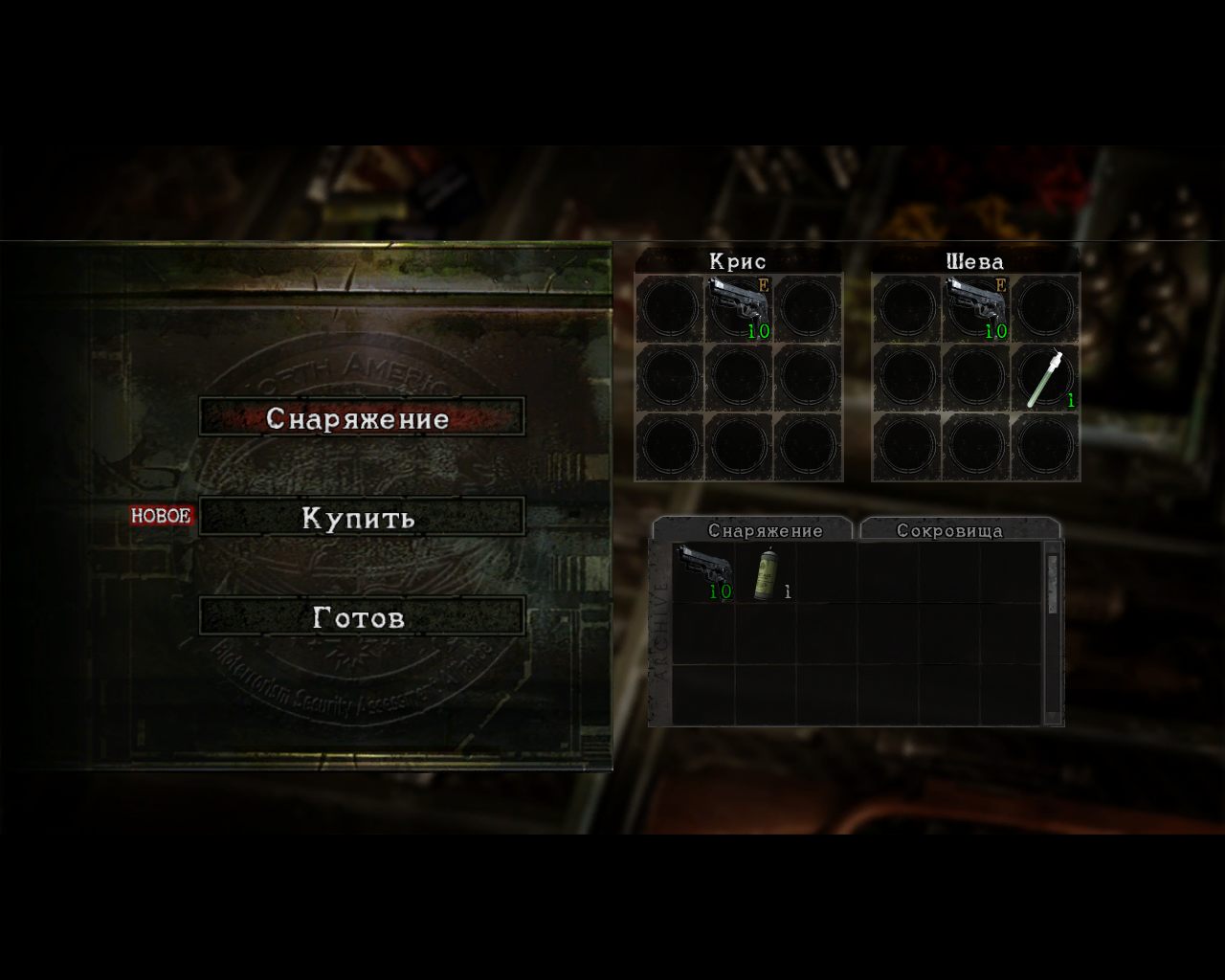Select the handgun in Крис's inventory
Screen dimensions: 1225x980
tap(739, 307)
